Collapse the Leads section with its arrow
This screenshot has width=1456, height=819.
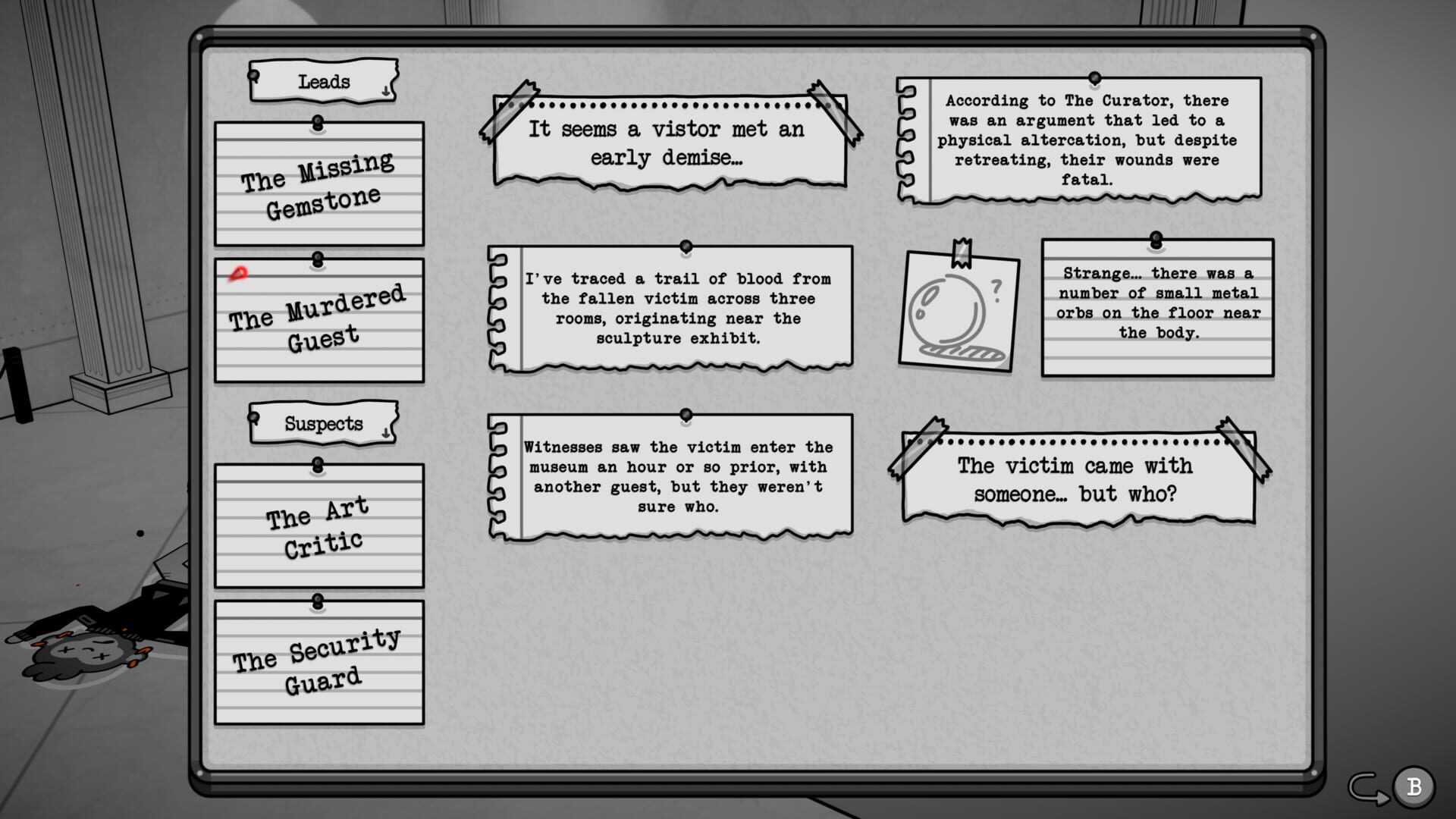coord(387,89)
